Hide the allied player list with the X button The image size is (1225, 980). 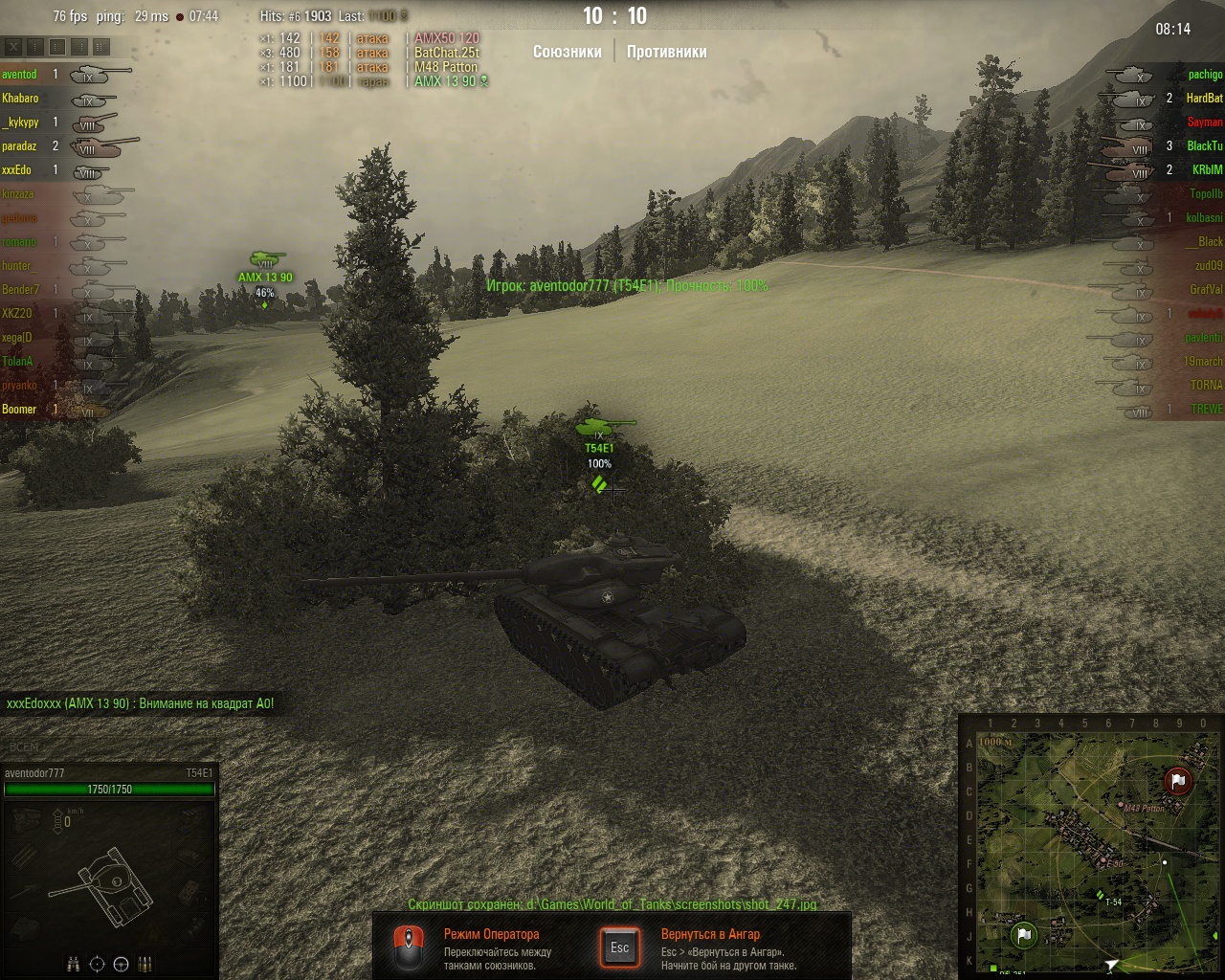13,46
